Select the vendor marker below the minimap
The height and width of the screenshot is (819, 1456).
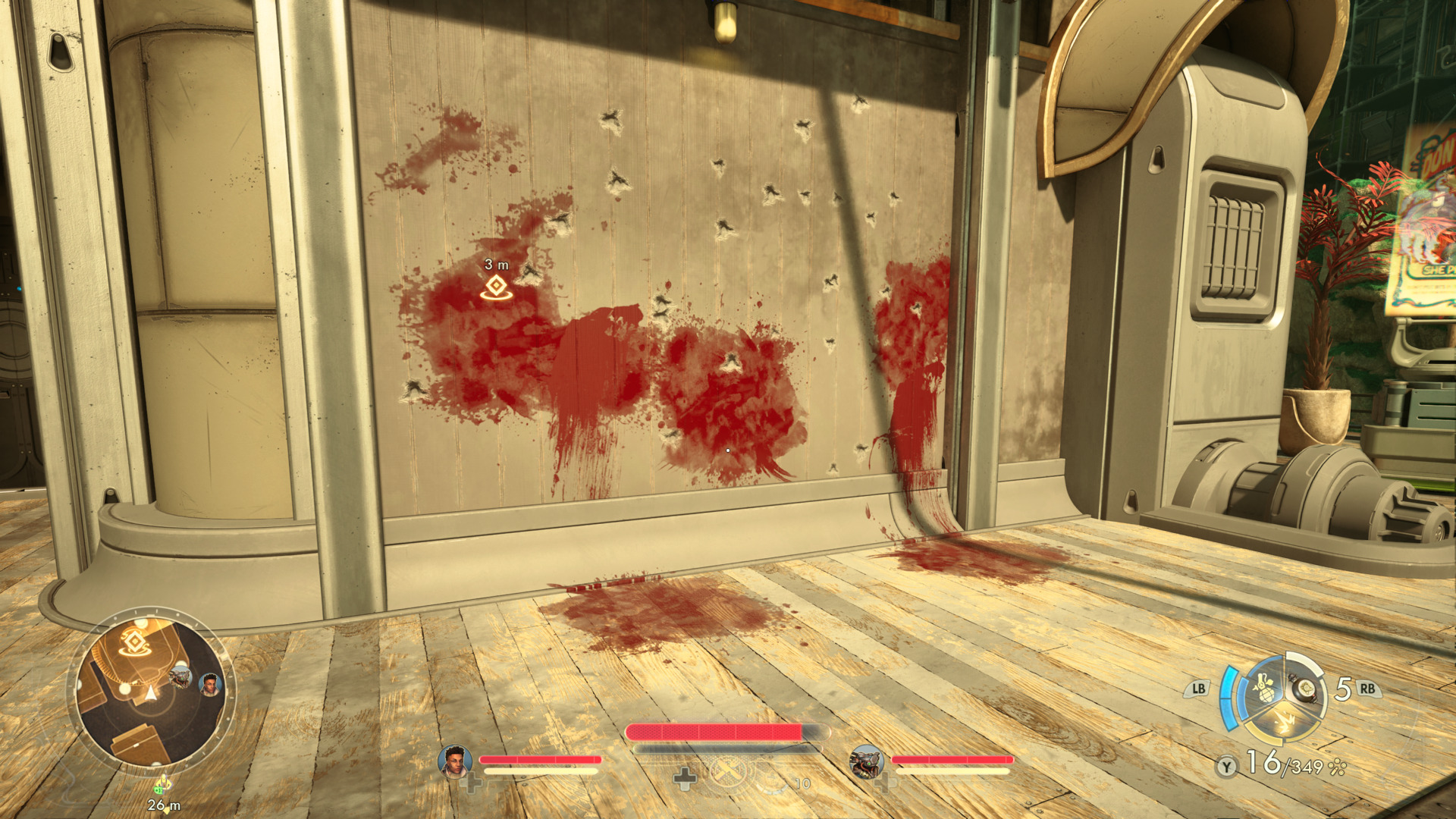pyautogui.click(x=162, y=785)
